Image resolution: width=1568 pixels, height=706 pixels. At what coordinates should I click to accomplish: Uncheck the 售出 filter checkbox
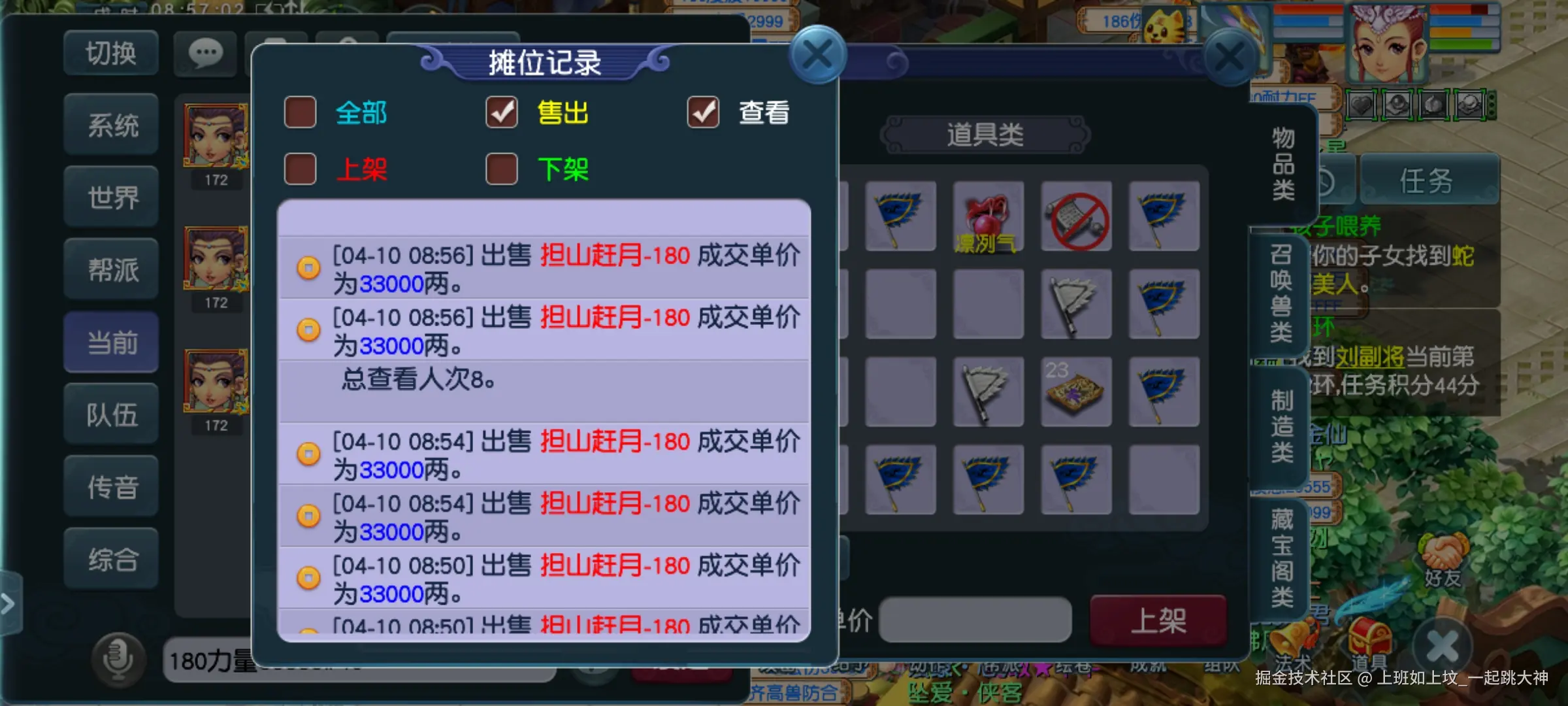501,112
